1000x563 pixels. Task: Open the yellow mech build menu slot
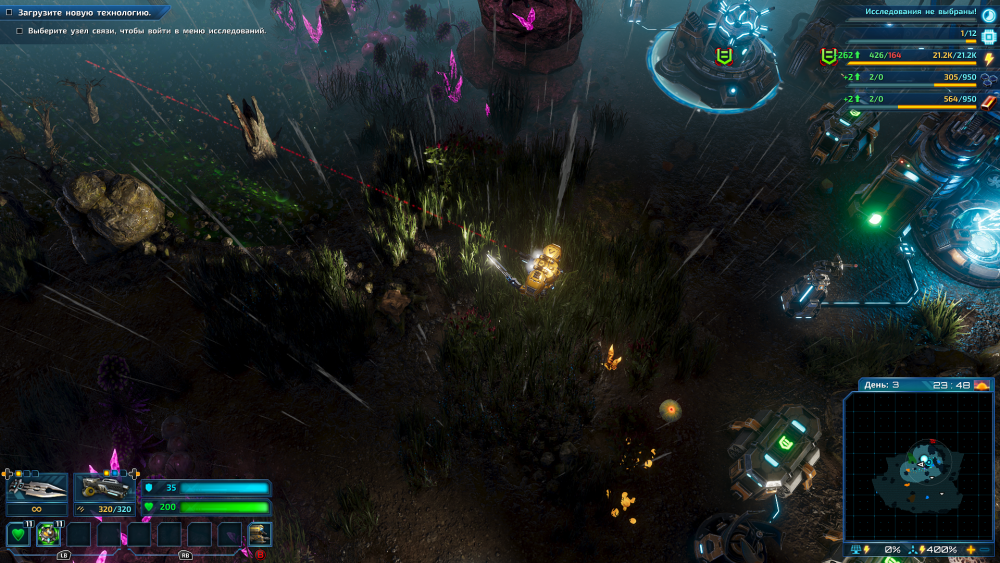pos(259,534)
